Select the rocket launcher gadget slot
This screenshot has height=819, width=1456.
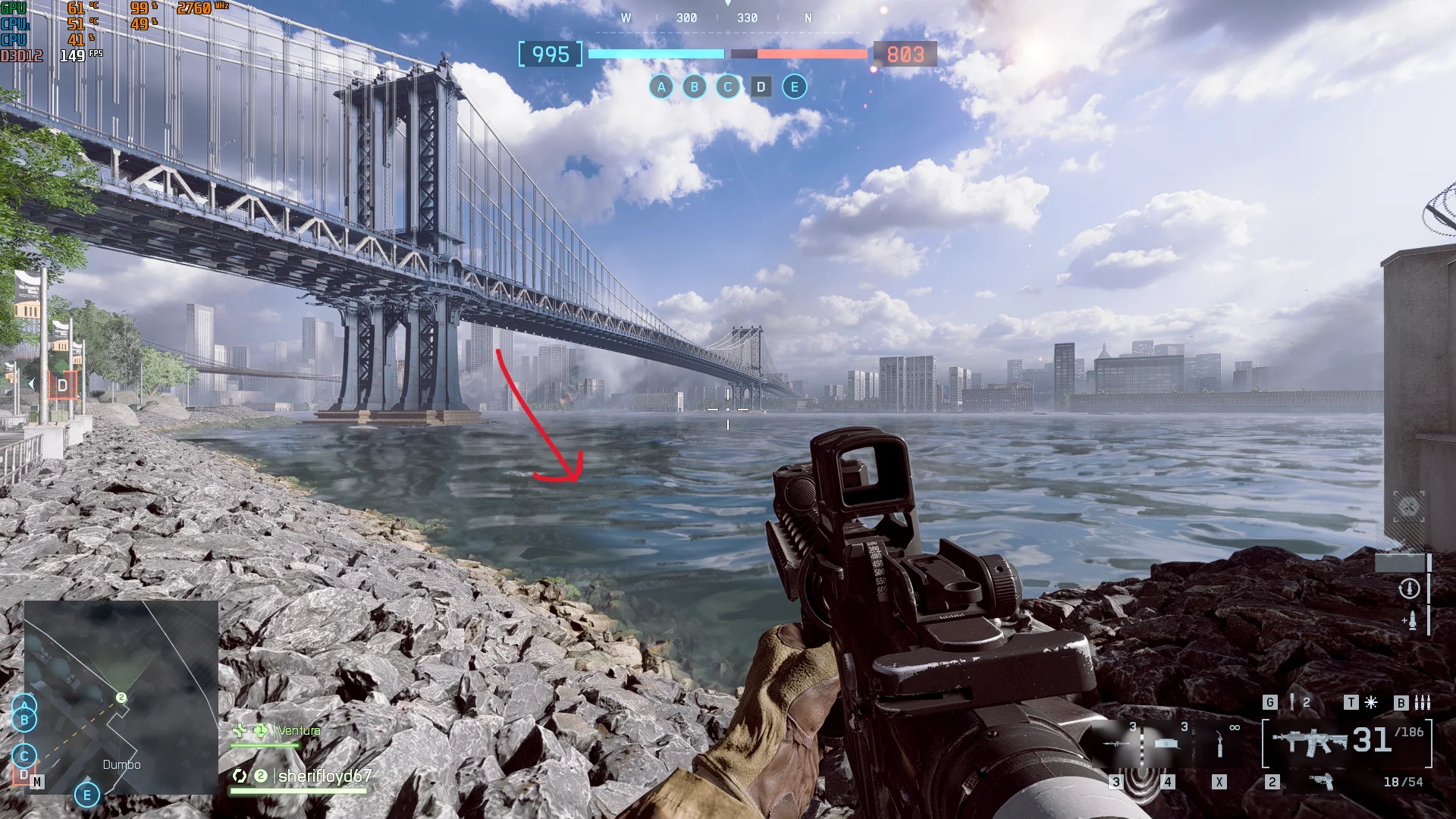1116,744
